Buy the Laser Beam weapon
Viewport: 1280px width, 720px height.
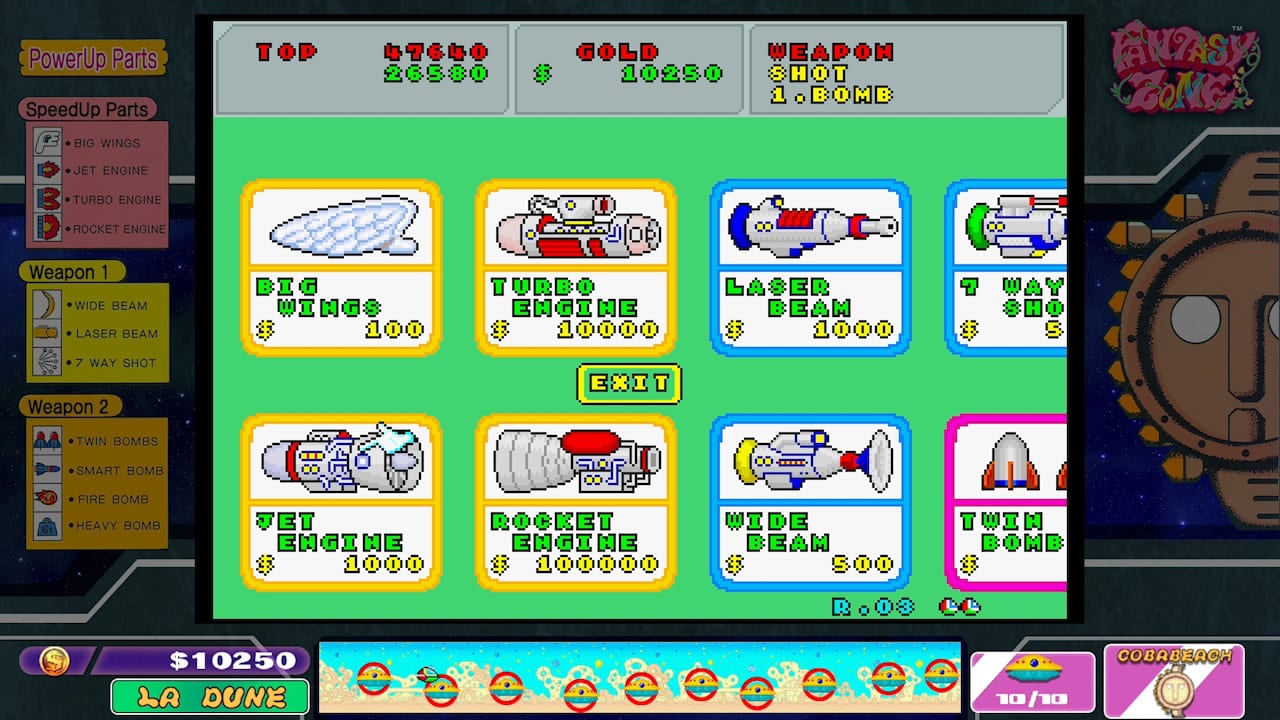811,265
